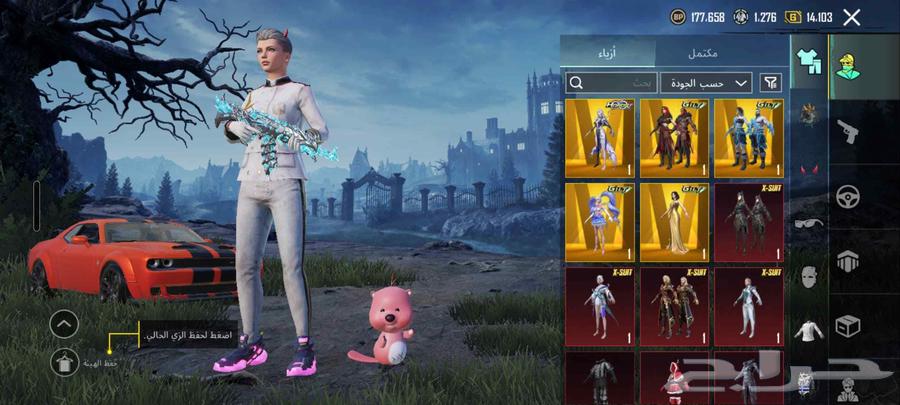
Task: Close the inventory with the X button
Action: [851, 17]
